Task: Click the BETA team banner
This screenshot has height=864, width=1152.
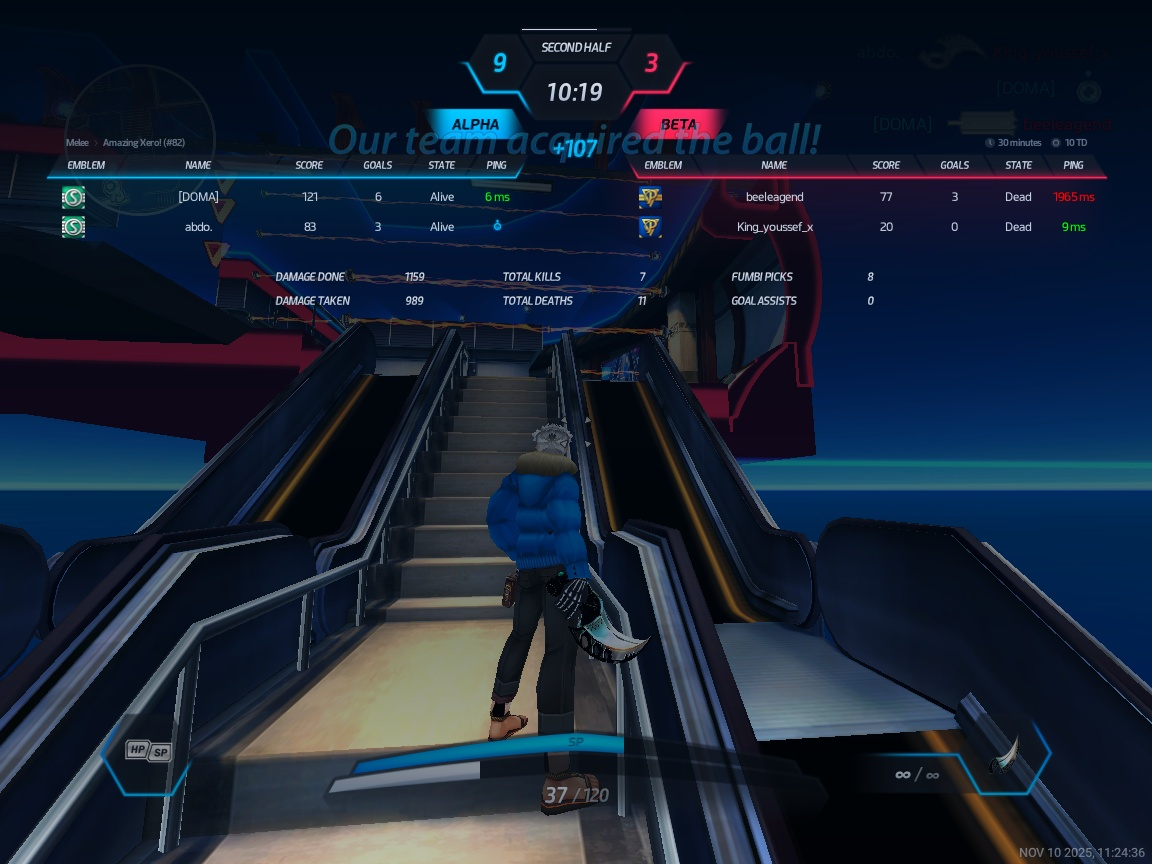Action: 679,124
